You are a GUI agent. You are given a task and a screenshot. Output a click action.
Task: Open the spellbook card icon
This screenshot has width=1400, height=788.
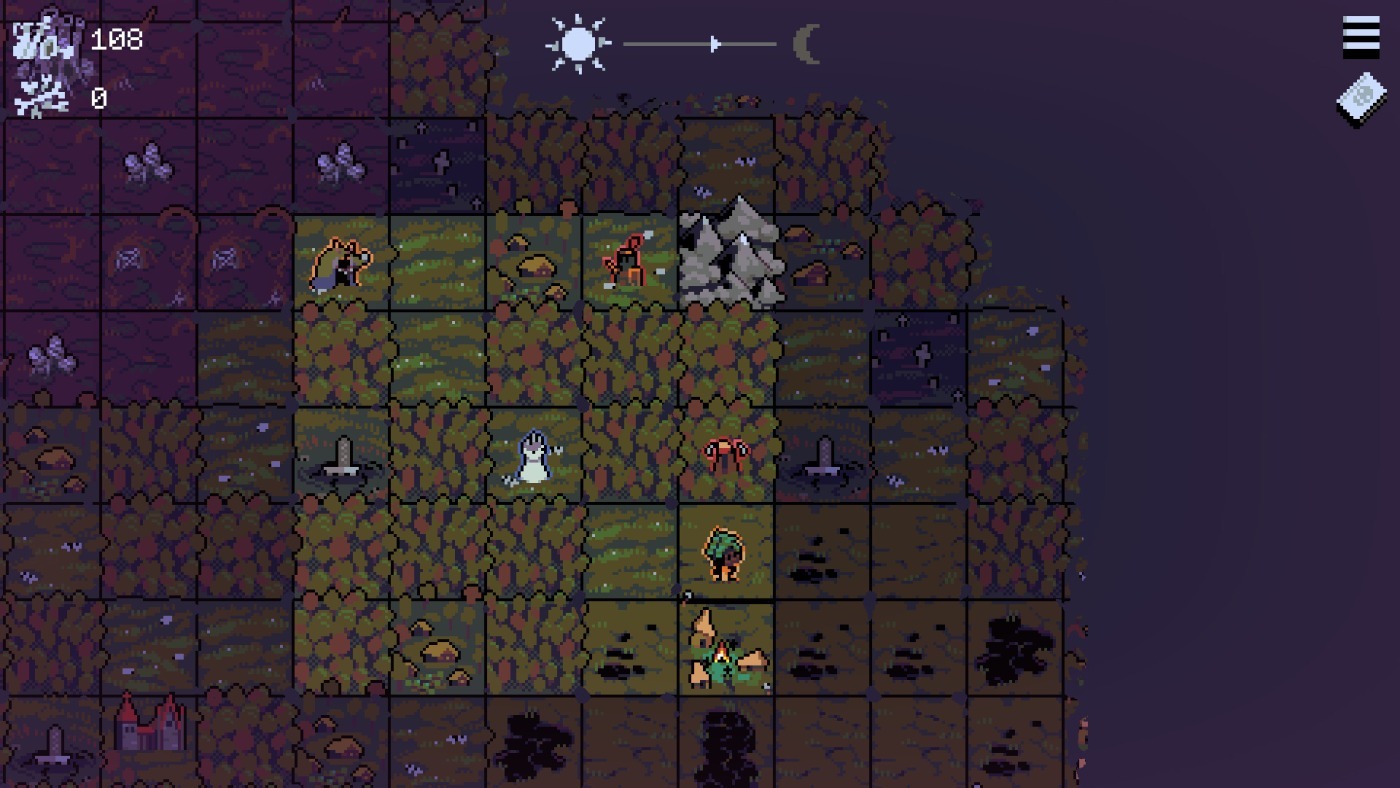click(x=1361, y=99)
